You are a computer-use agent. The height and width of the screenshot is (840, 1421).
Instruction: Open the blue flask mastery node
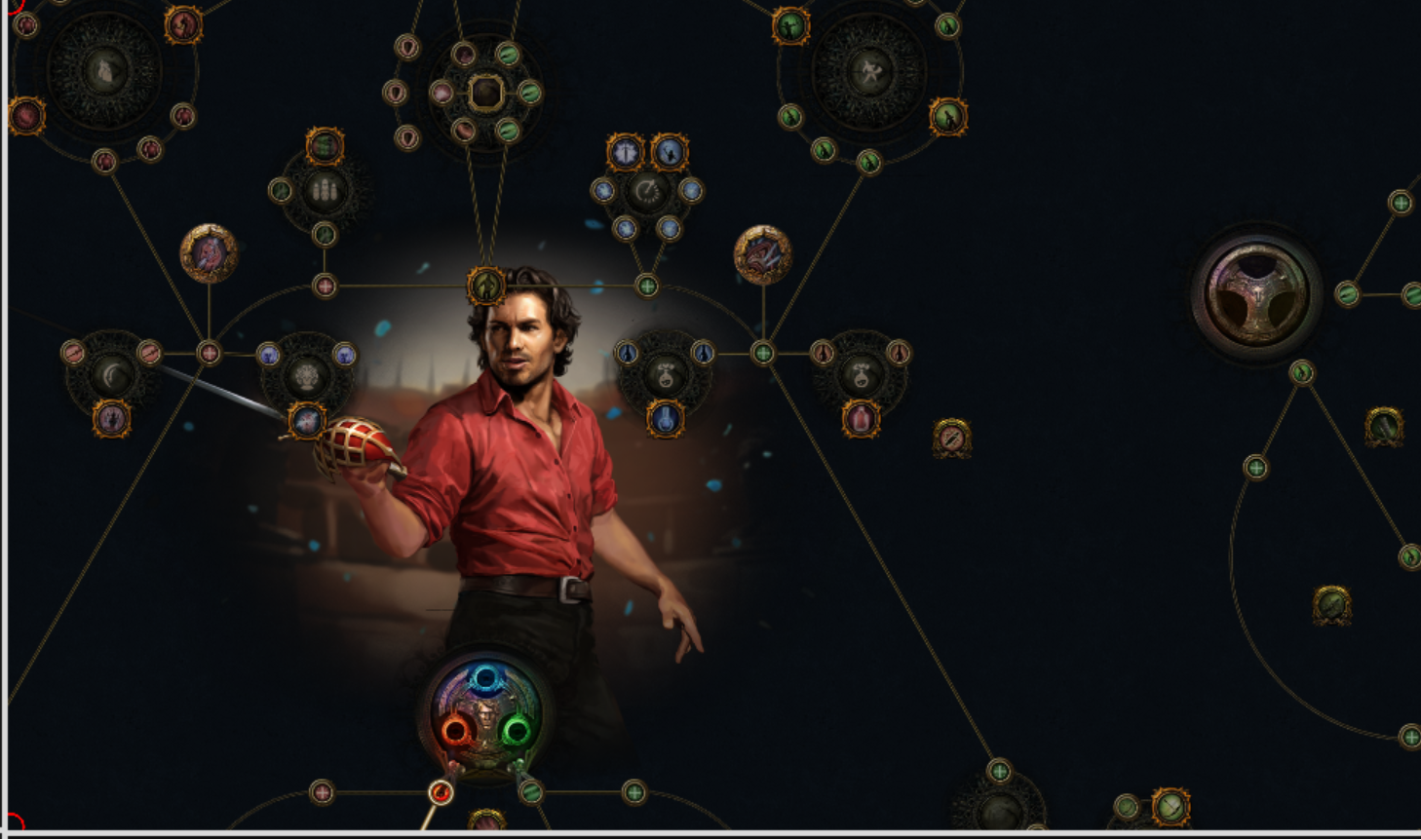665,374
